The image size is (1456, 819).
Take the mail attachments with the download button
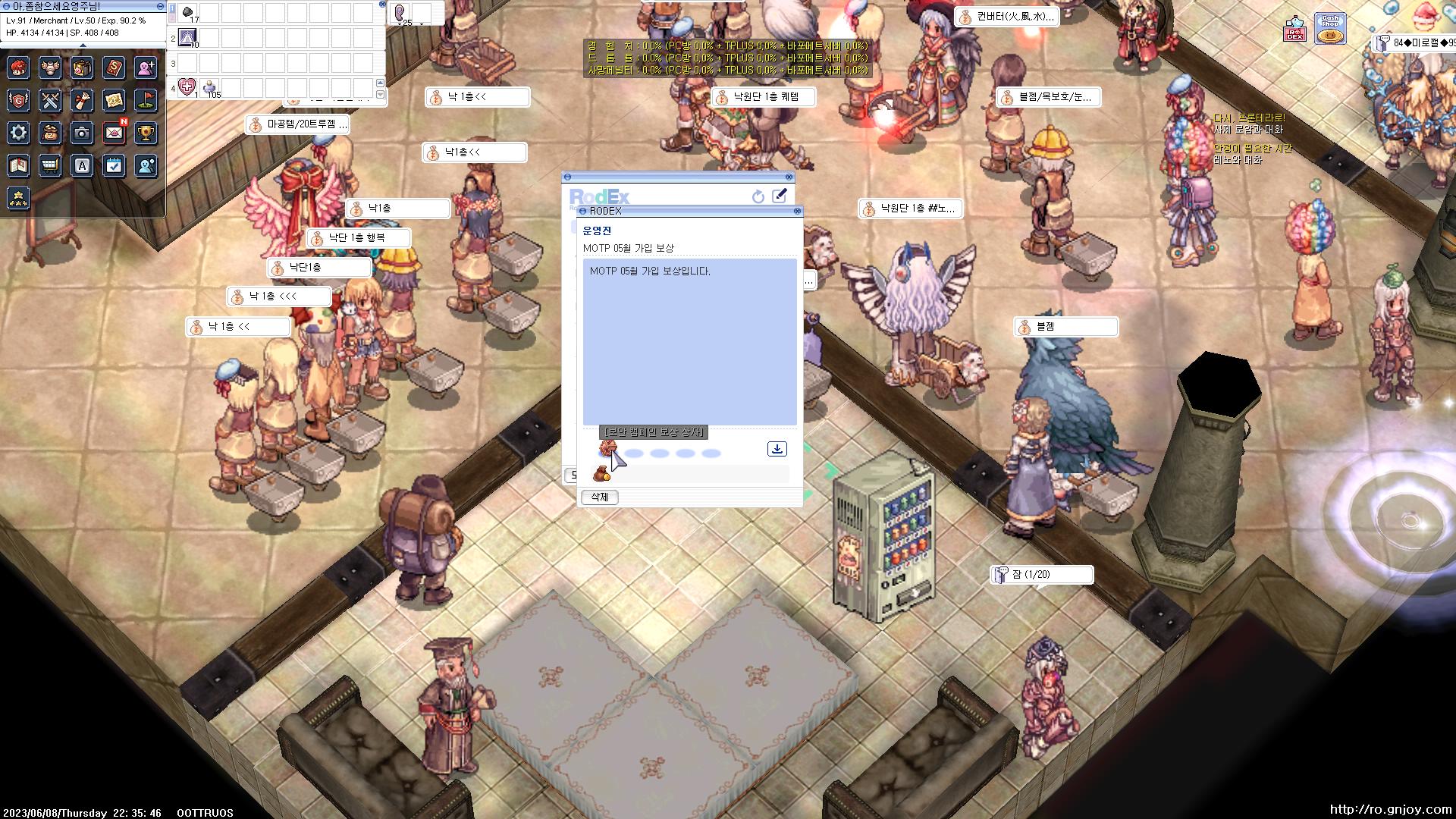tap(777, 449)
